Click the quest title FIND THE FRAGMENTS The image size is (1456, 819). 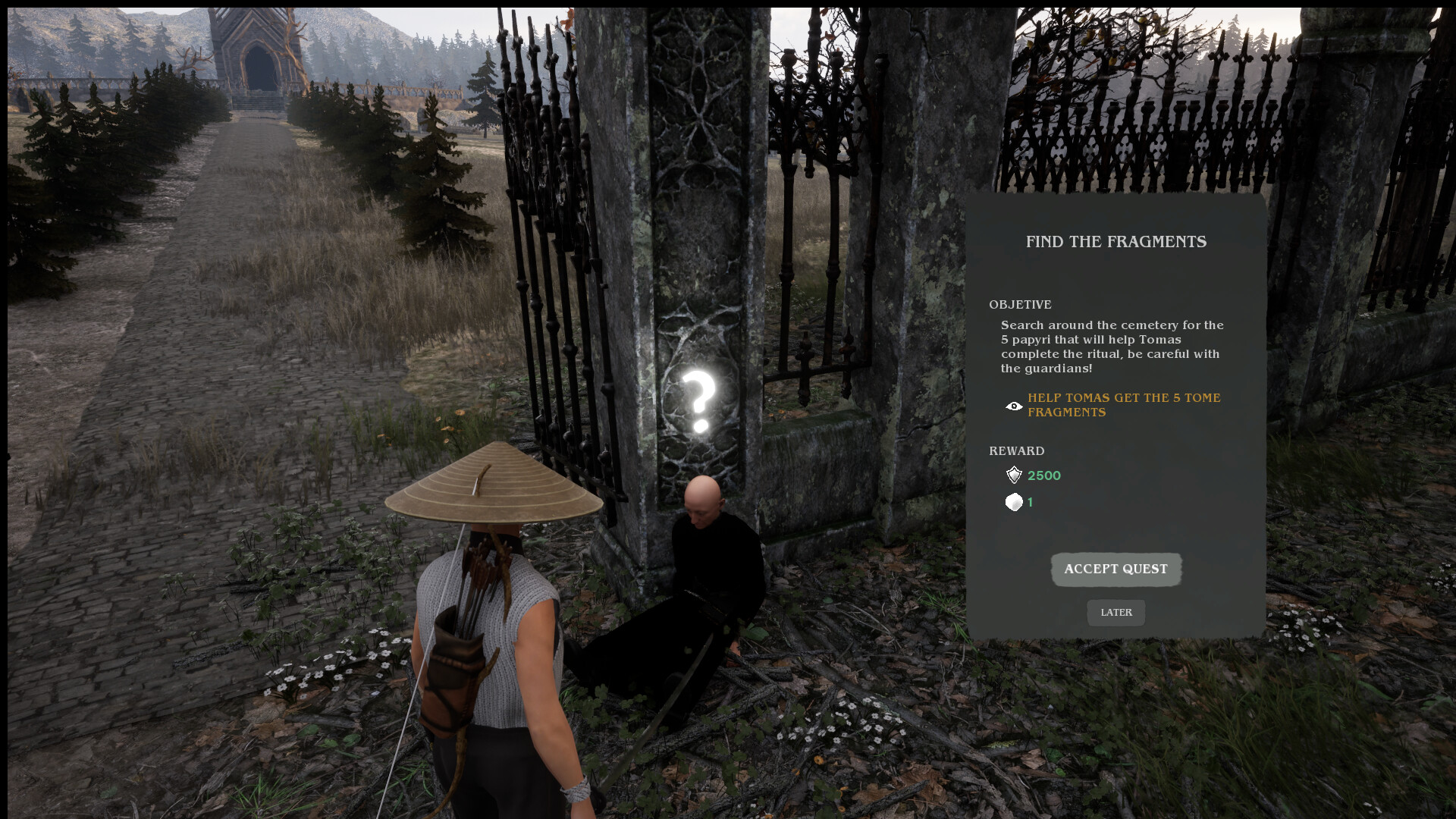(1116, 242)
